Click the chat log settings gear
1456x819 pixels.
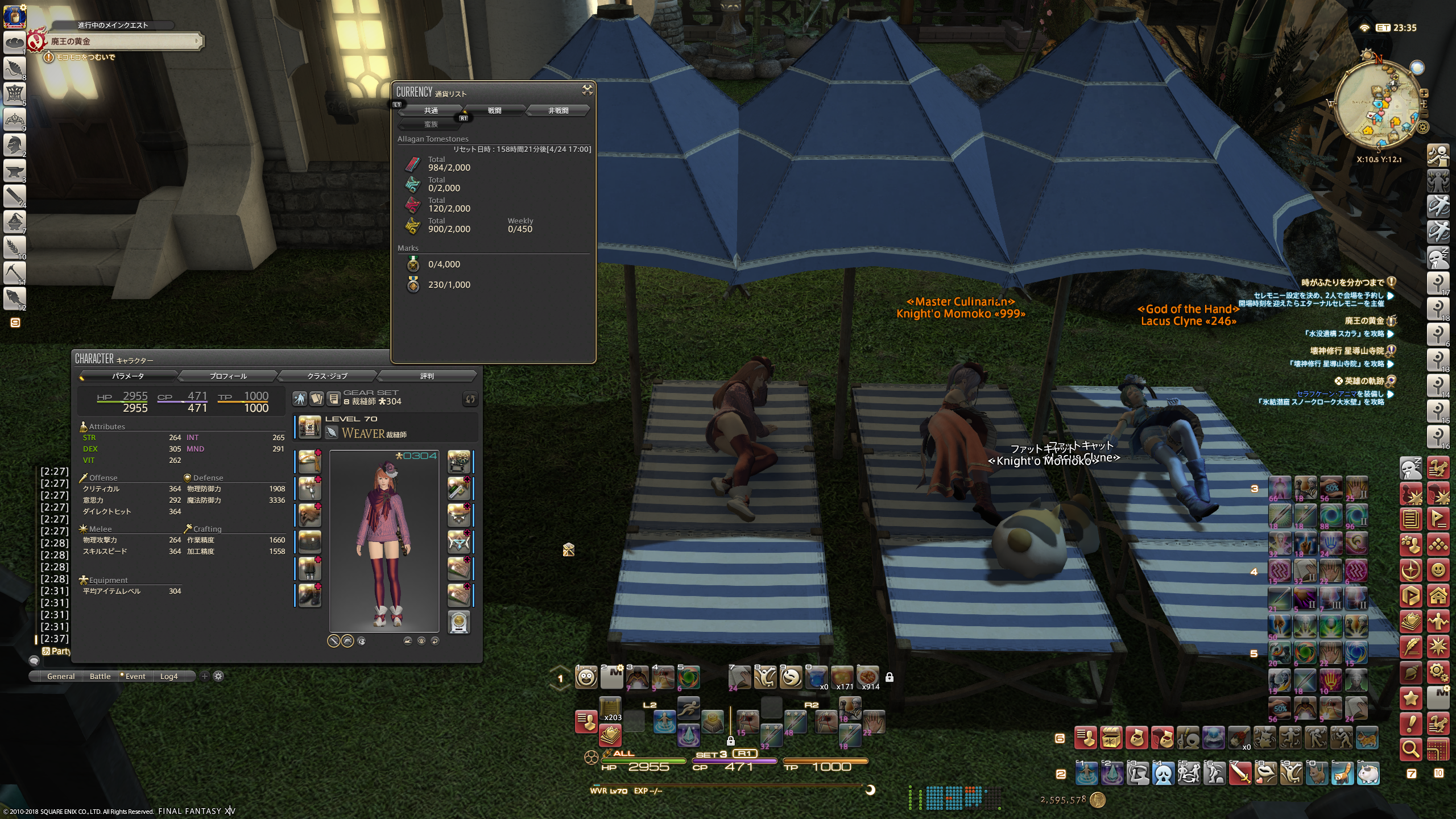pyautogui.click(x=218, y=676)
